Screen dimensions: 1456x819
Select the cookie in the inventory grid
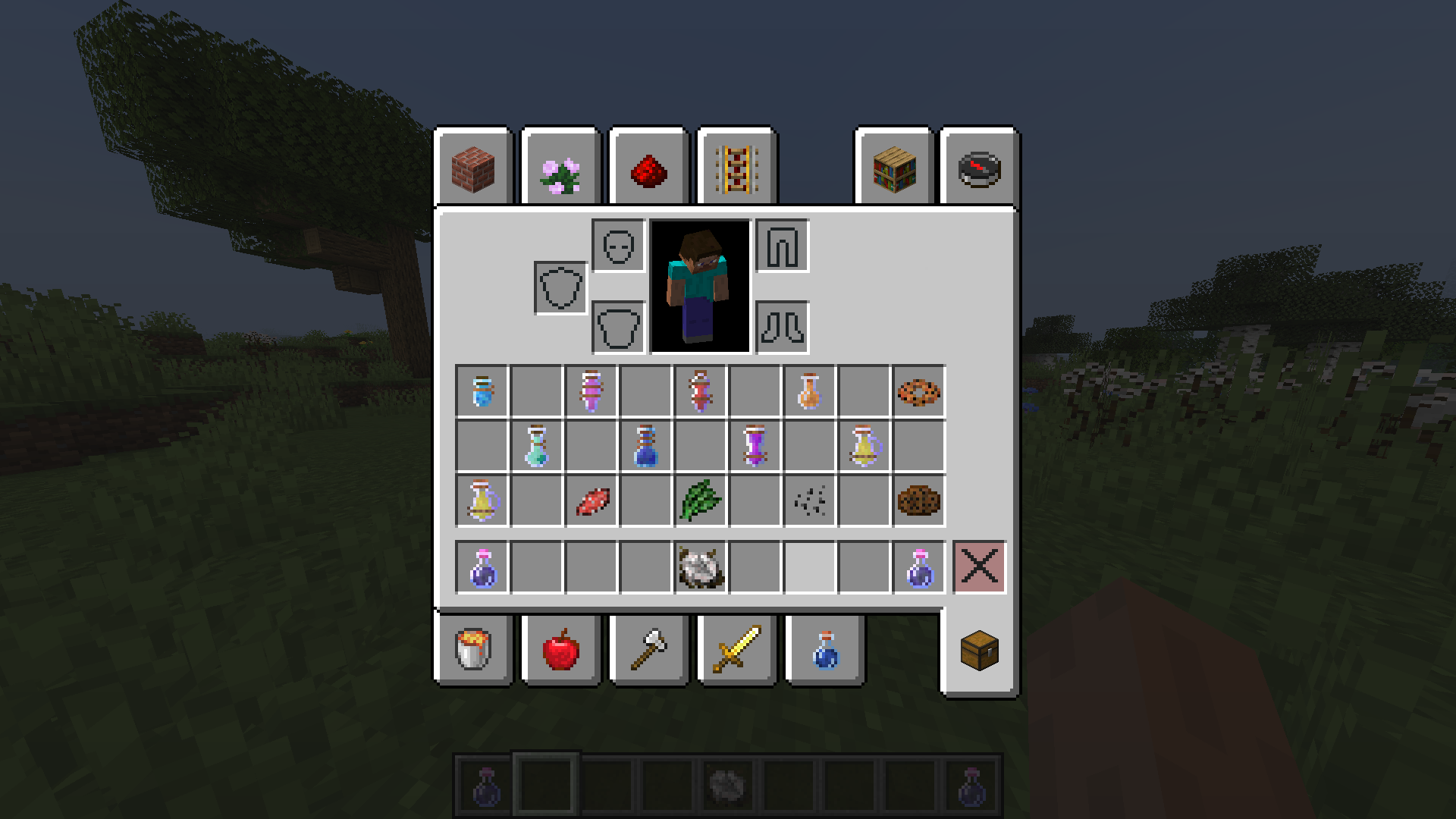tap(918, 501)
